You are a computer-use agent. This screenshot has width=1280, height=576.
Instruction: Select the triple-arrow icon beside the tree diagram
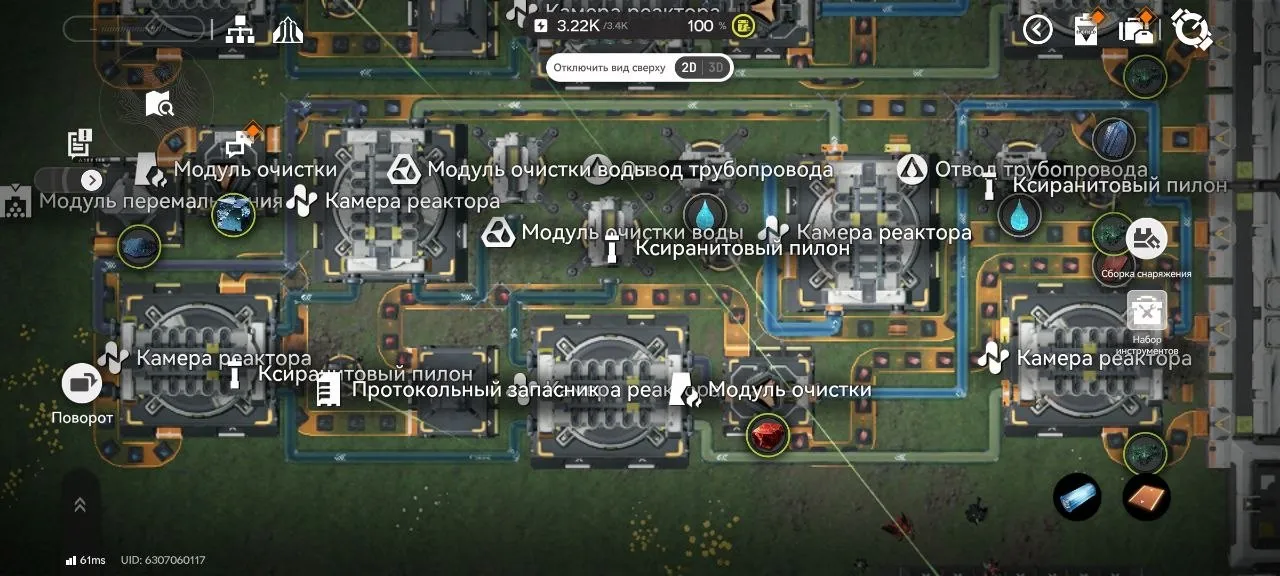tap(287, 30)
